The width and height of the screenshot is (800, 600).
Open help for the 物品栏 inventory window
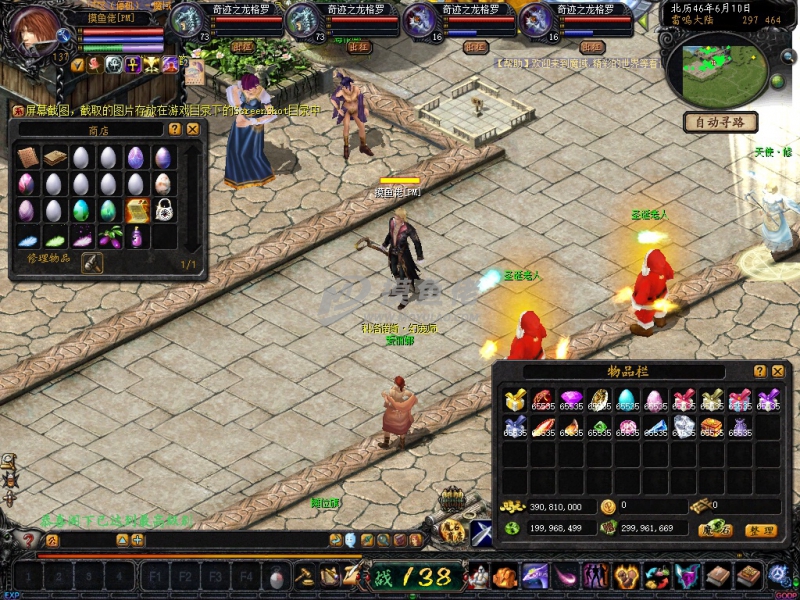click(x=760, y=371)
